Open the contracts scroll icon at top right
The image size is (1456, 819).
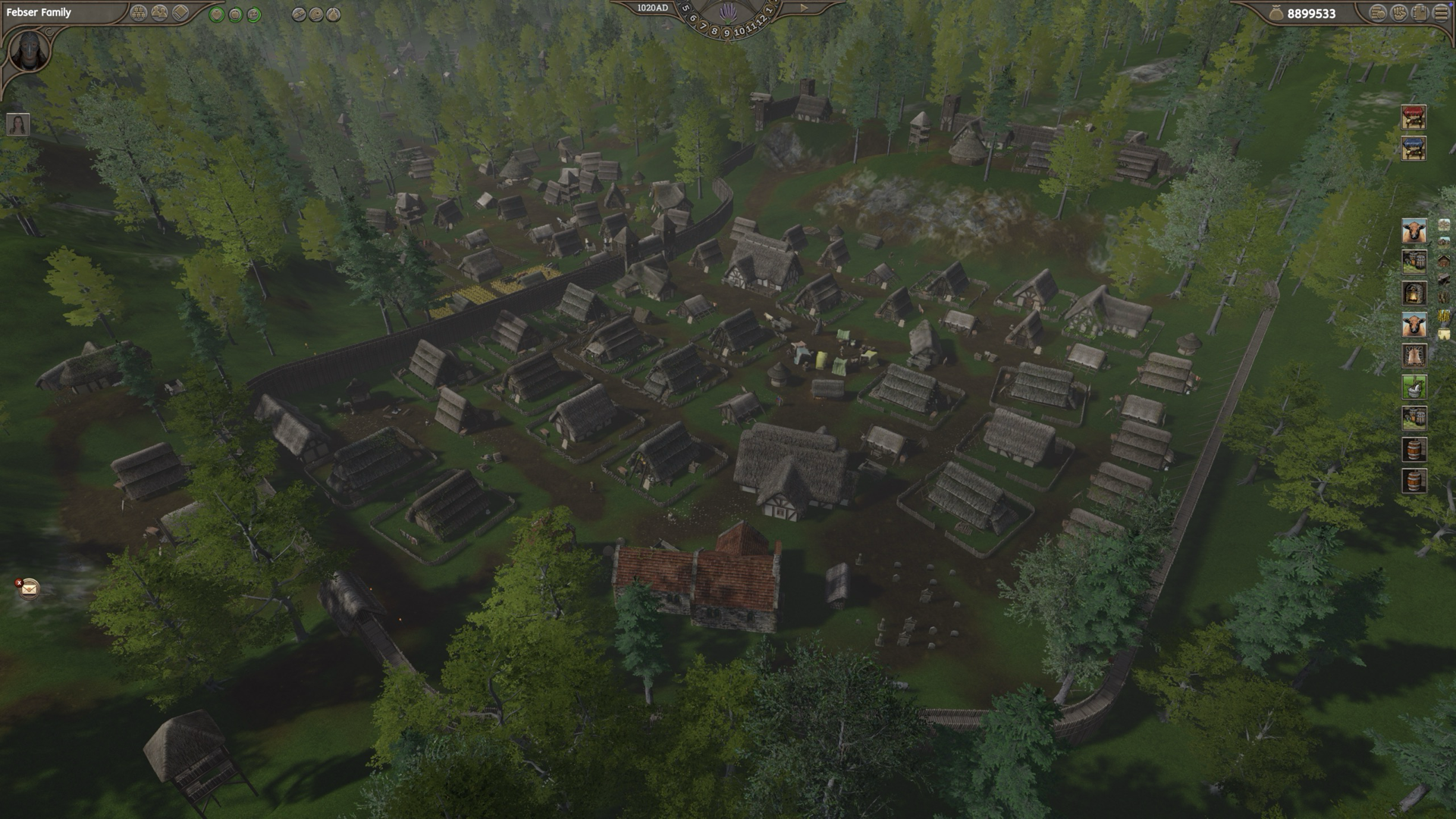[x=1420, y=14]
